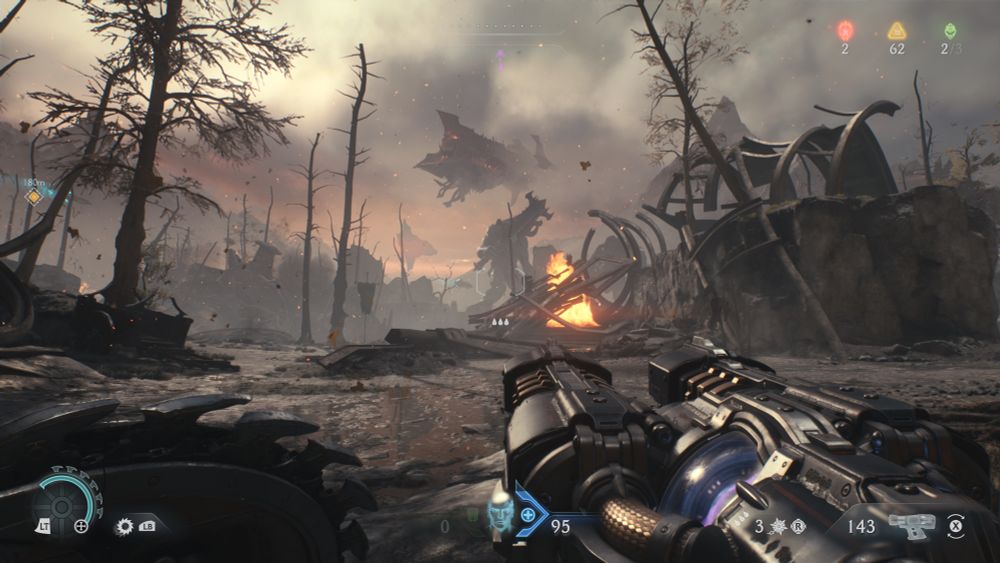
Task: Click the orange diamond objective marker
Action: pos(34,197)
